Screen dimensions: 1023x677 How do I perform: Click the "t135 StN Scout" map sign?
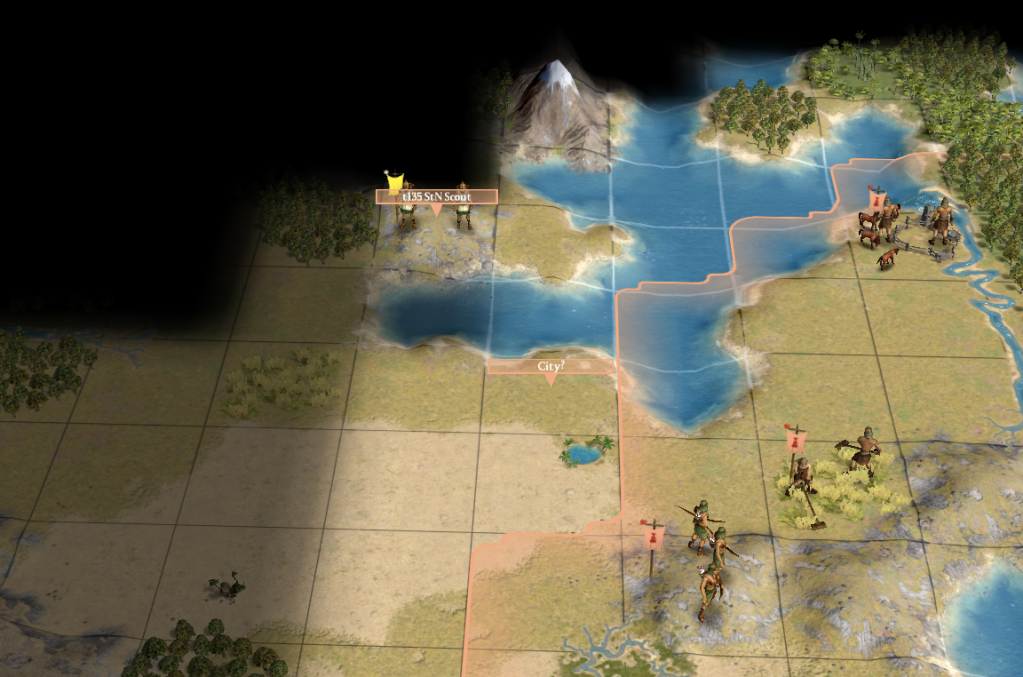(436, 197)
